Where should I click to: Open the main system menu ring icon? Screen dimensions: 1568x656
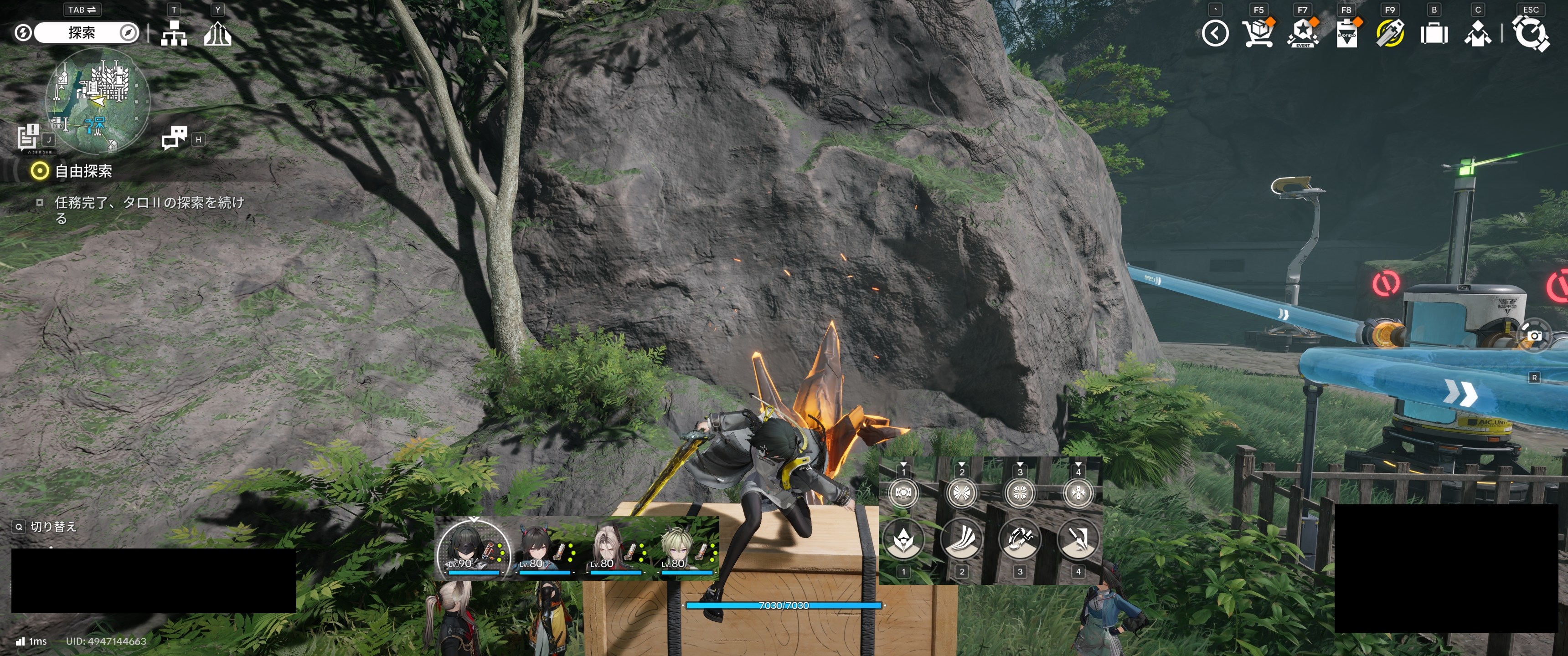tap(1530, 33)
